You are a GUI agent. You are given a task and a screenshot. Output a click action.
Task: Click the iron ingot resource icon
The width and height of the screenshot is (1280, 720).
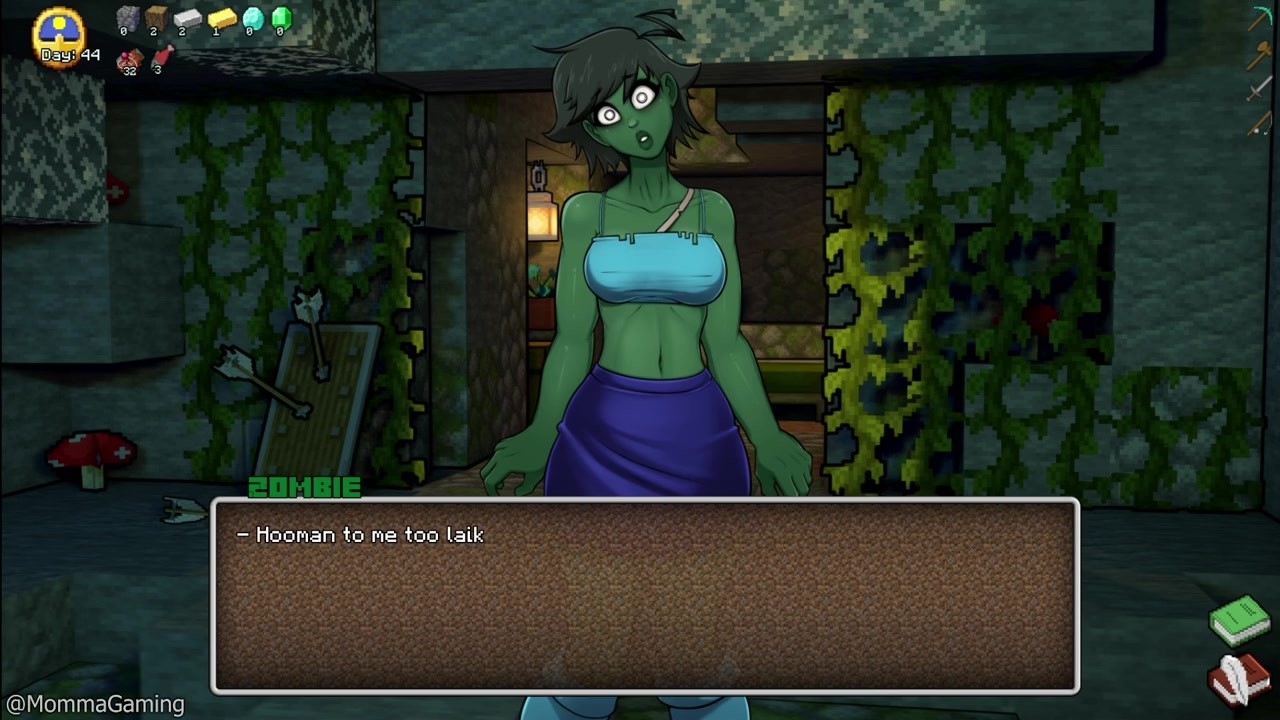click(187, 18)
